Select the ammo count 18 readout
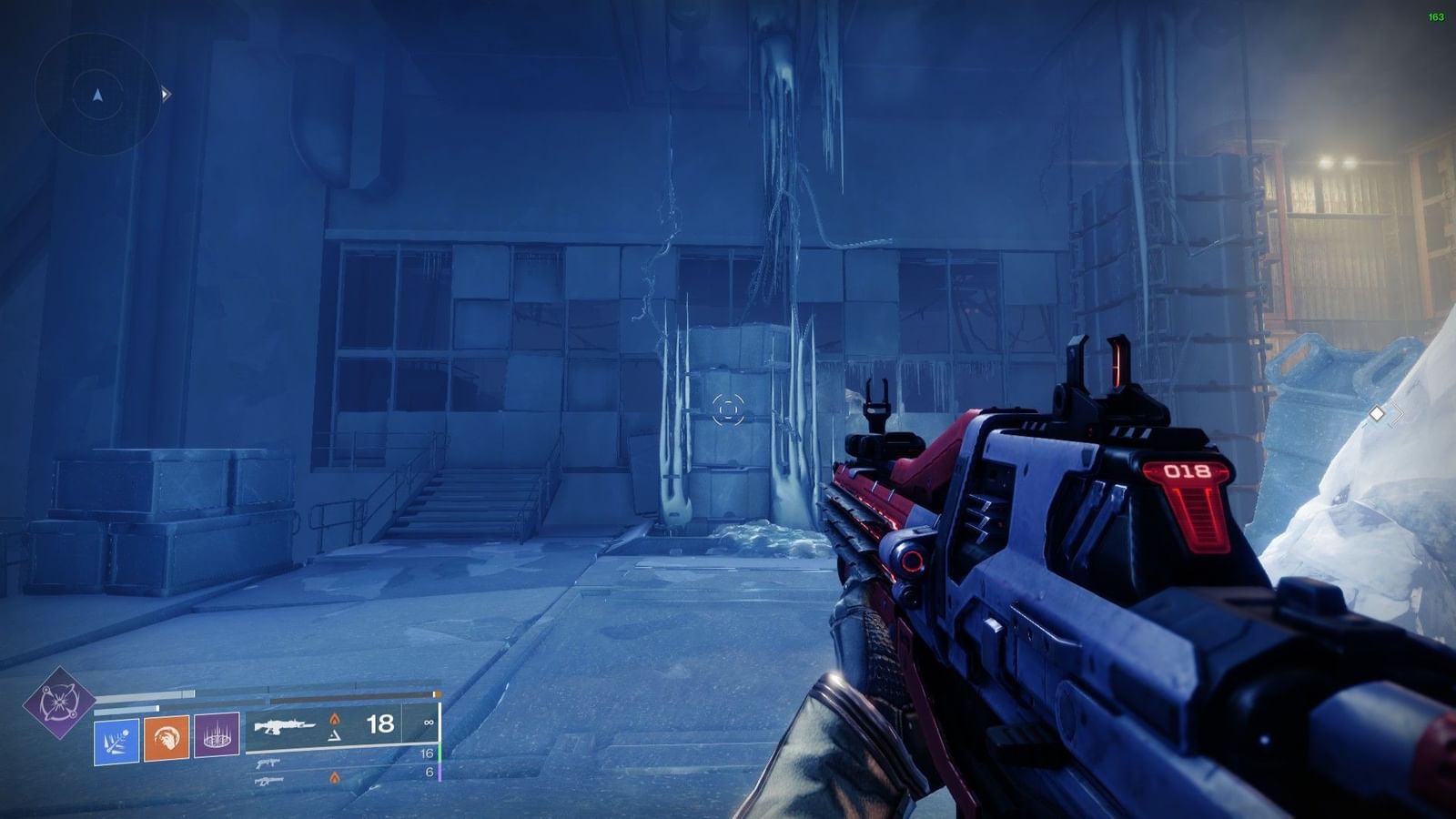Image resolution: width=1456 pixels, height=819 pixels. coord(380,723)
